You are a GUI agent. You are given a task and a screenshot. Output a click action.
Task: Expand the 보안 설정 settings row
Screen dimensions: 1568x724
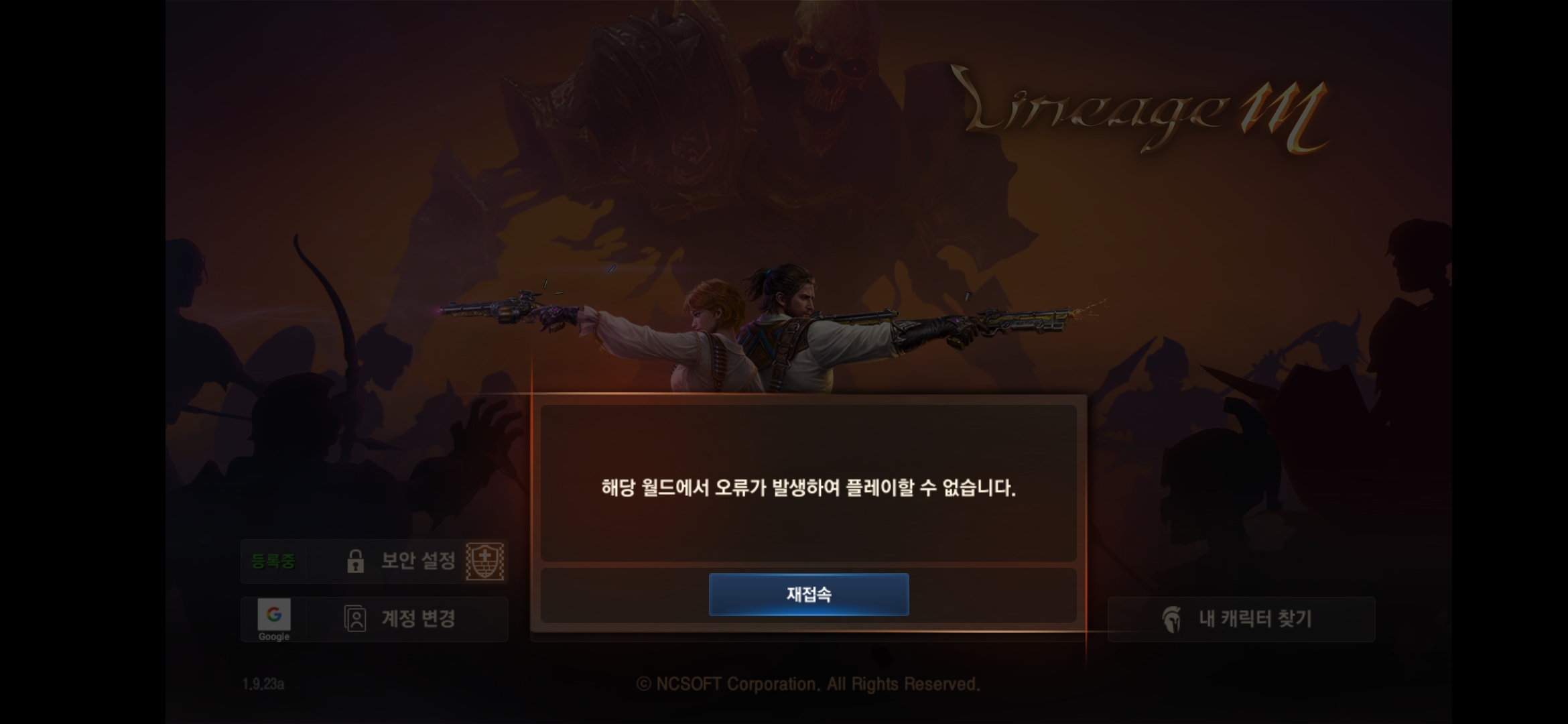point(375,562)
